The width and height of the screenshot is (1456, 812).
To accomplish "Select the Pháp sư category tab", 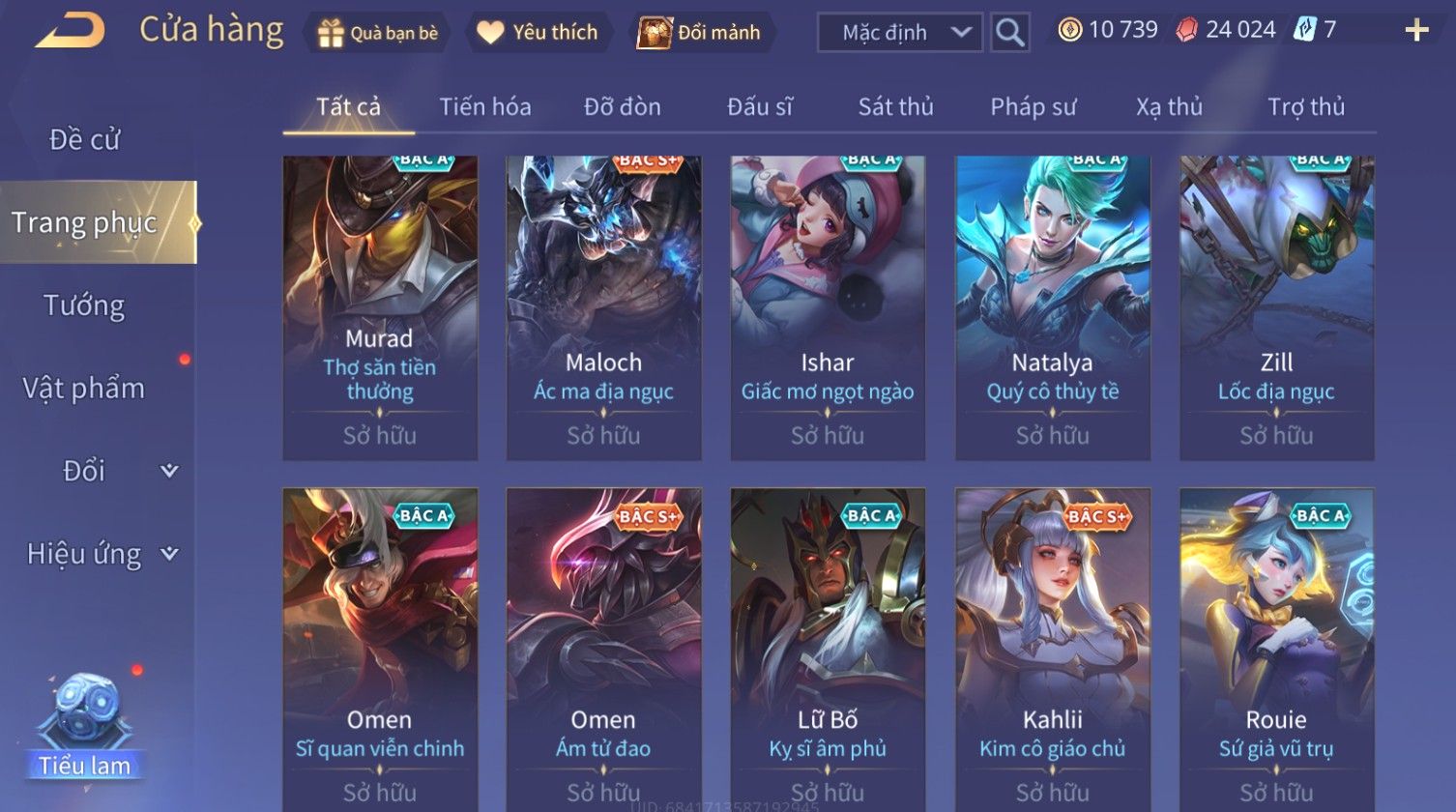I will [x=1033, y=107].
